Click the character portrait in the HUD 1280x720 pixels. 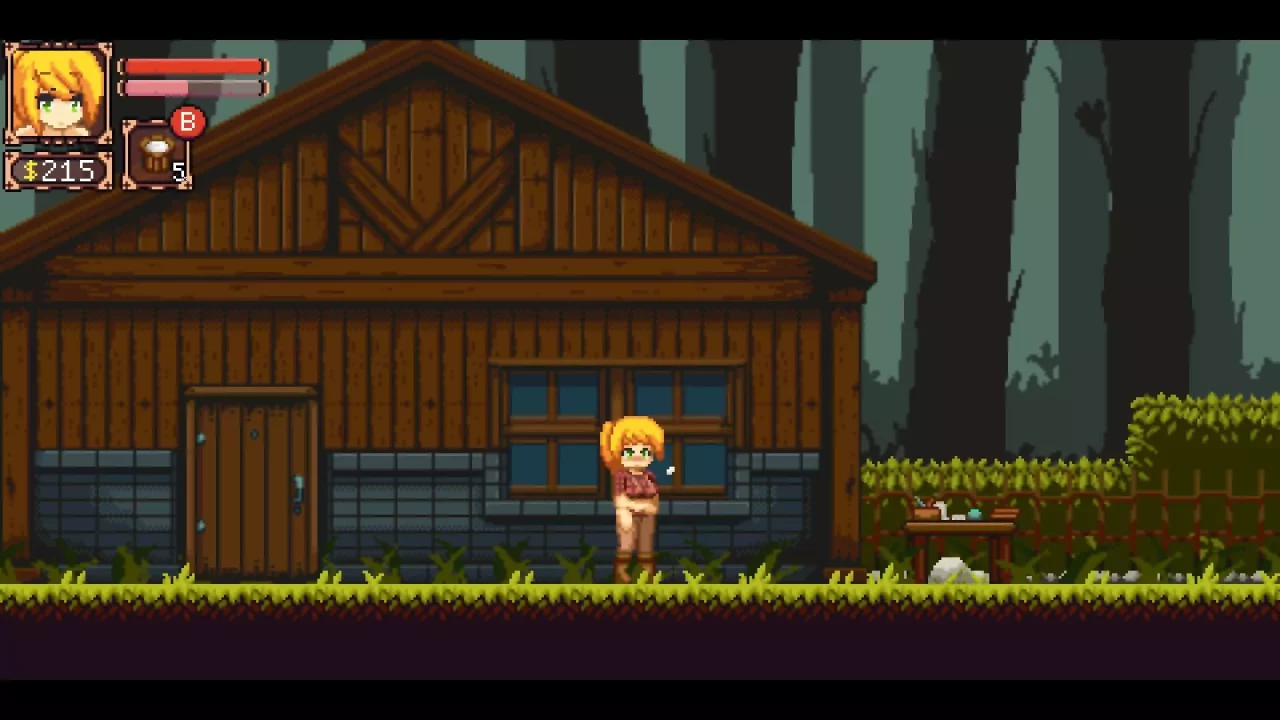pos(57,90)
